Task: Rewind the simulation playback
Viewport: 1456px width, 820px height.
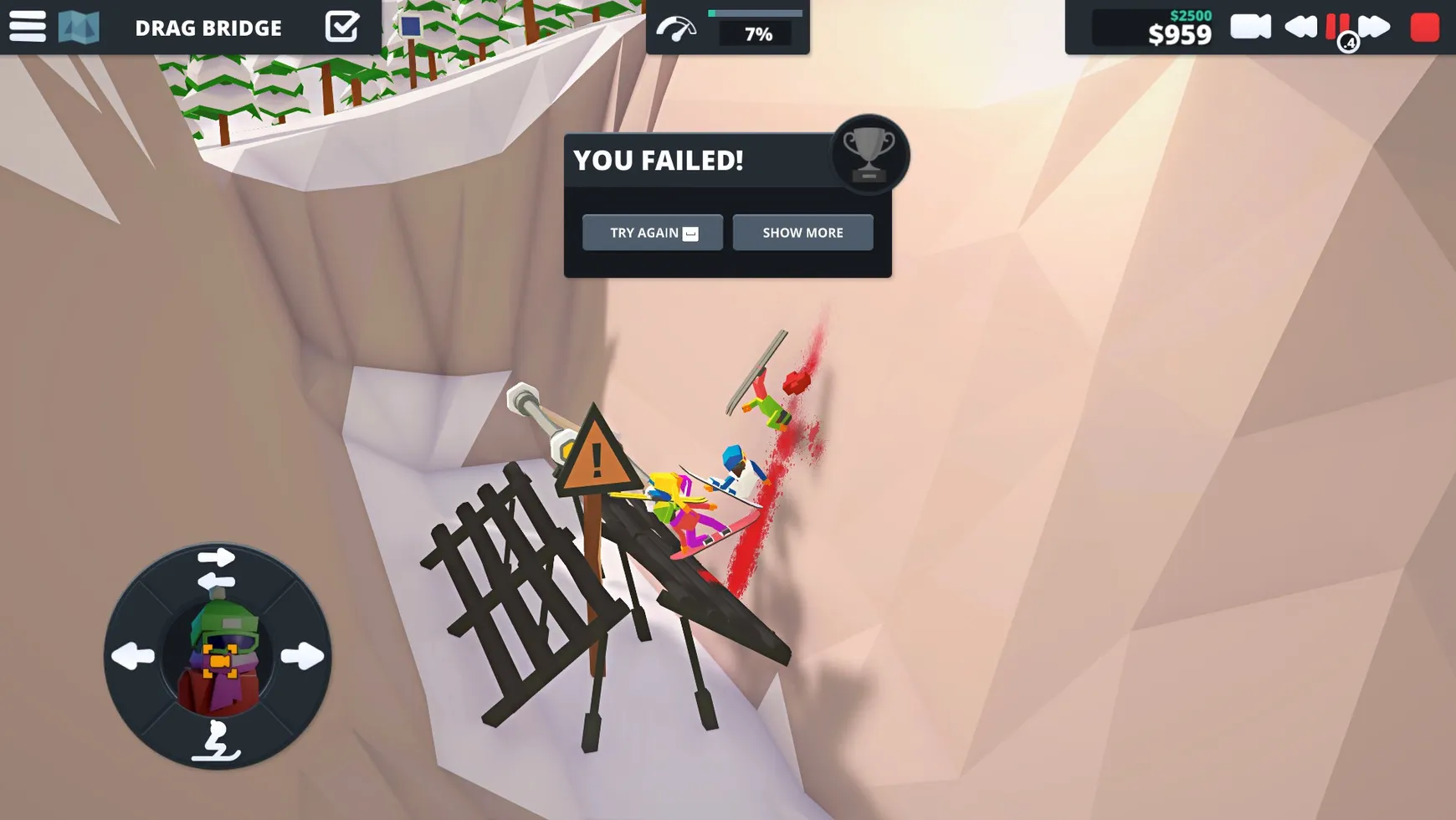Action: (x=1300, y=27)
